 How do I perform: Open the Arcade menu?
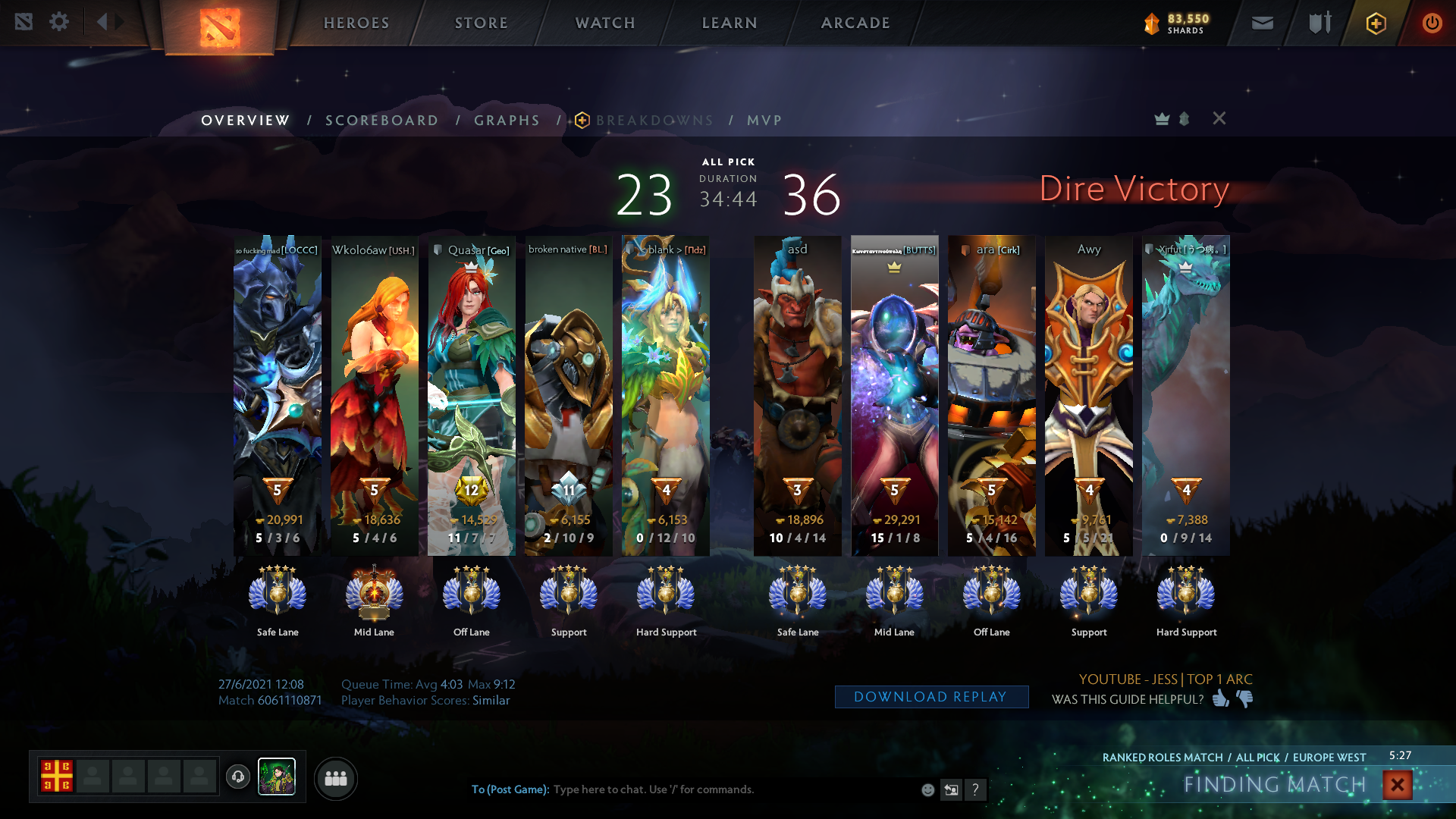(x=855, y=23)
